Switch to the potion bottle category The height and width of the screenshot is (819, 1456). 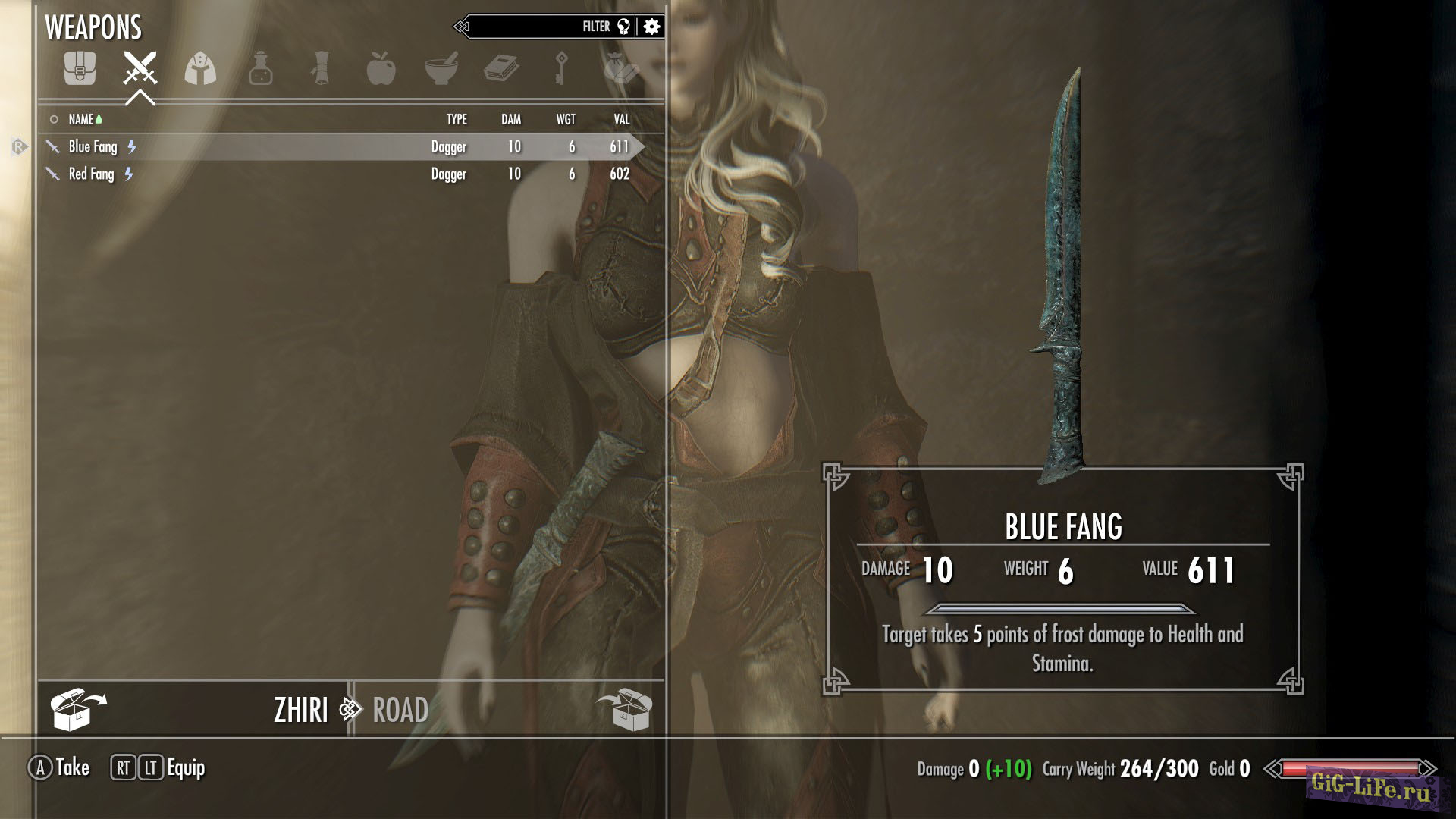(260, 69)
